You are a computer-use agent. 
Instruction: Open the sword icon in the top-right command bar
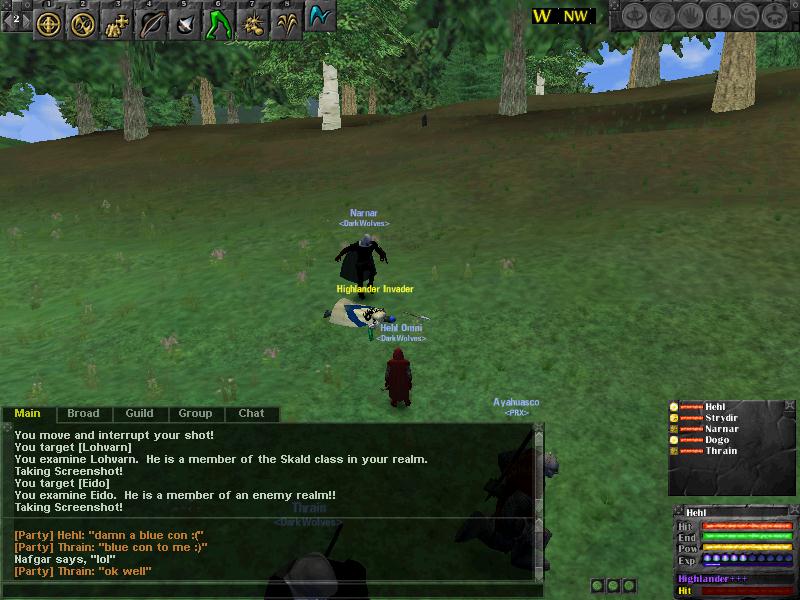pyautogui.click(x=720, y=16)
